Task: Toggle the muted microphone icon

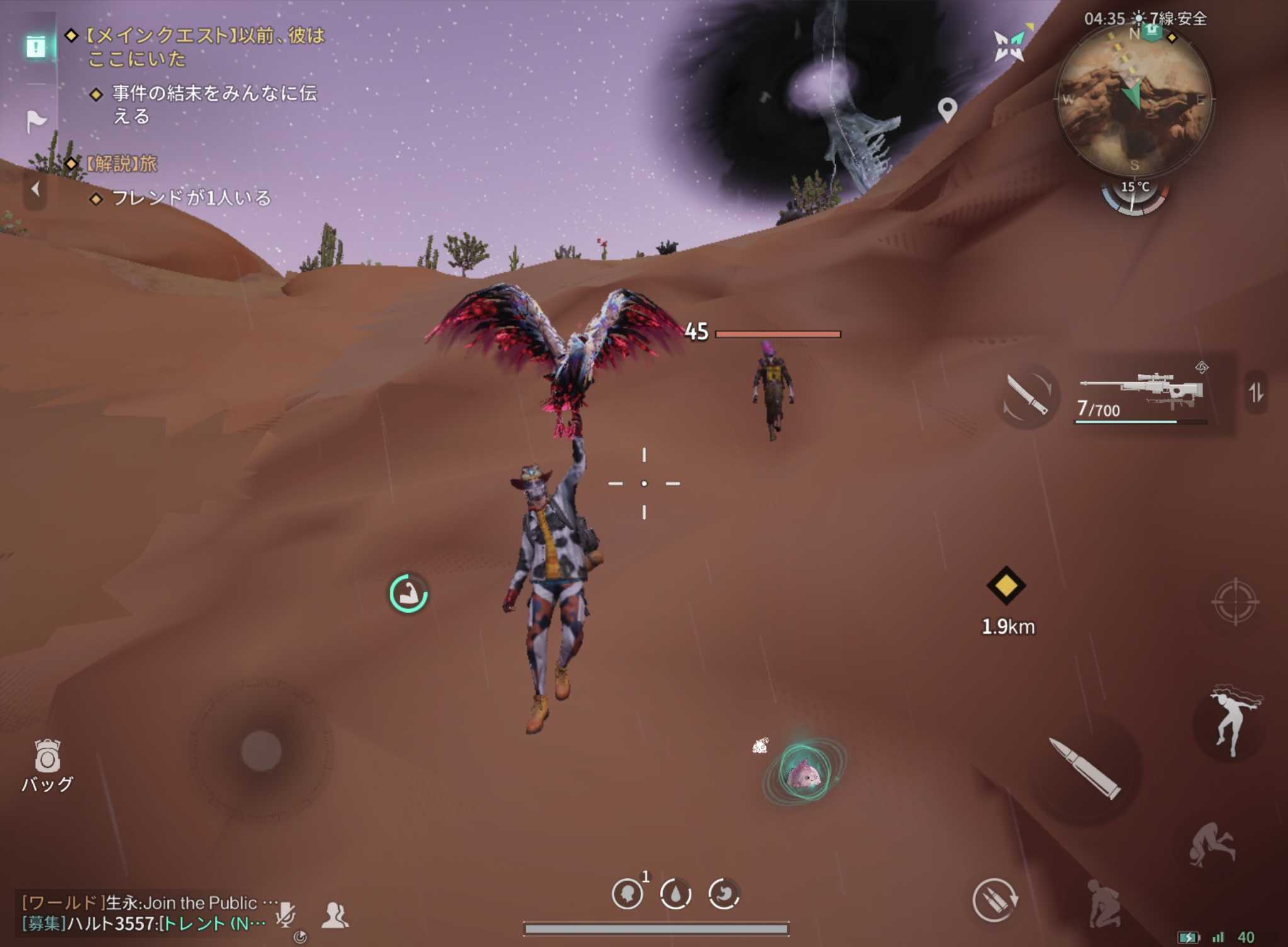Action: (285, 914)
